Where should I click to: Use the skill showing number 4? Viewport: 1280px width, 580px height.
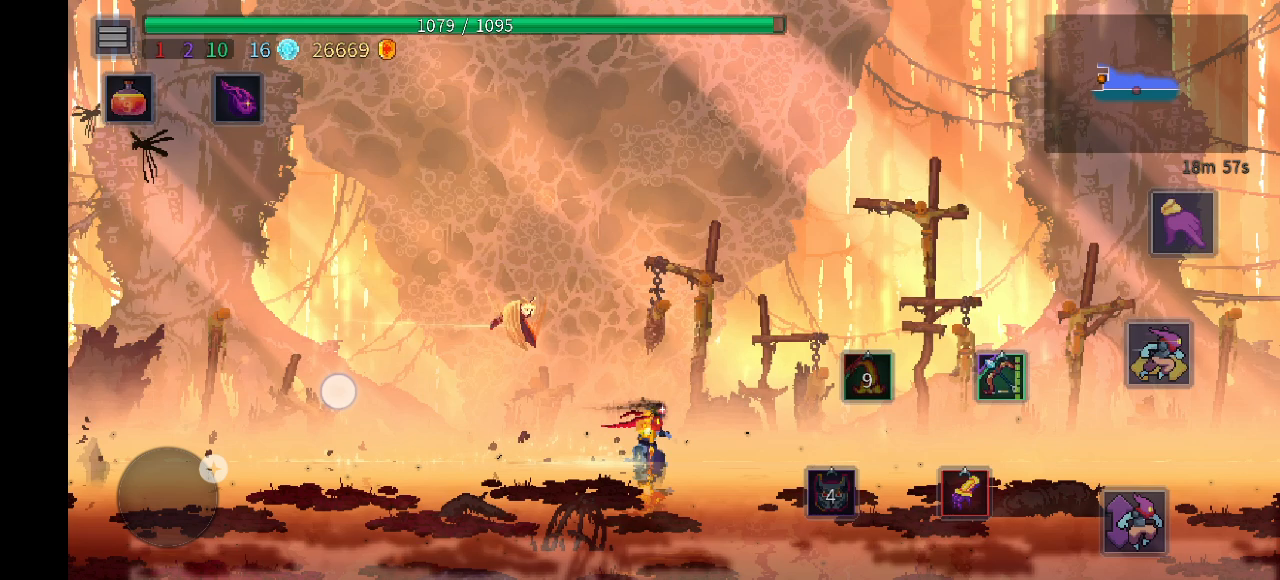[x=831, y=493]
